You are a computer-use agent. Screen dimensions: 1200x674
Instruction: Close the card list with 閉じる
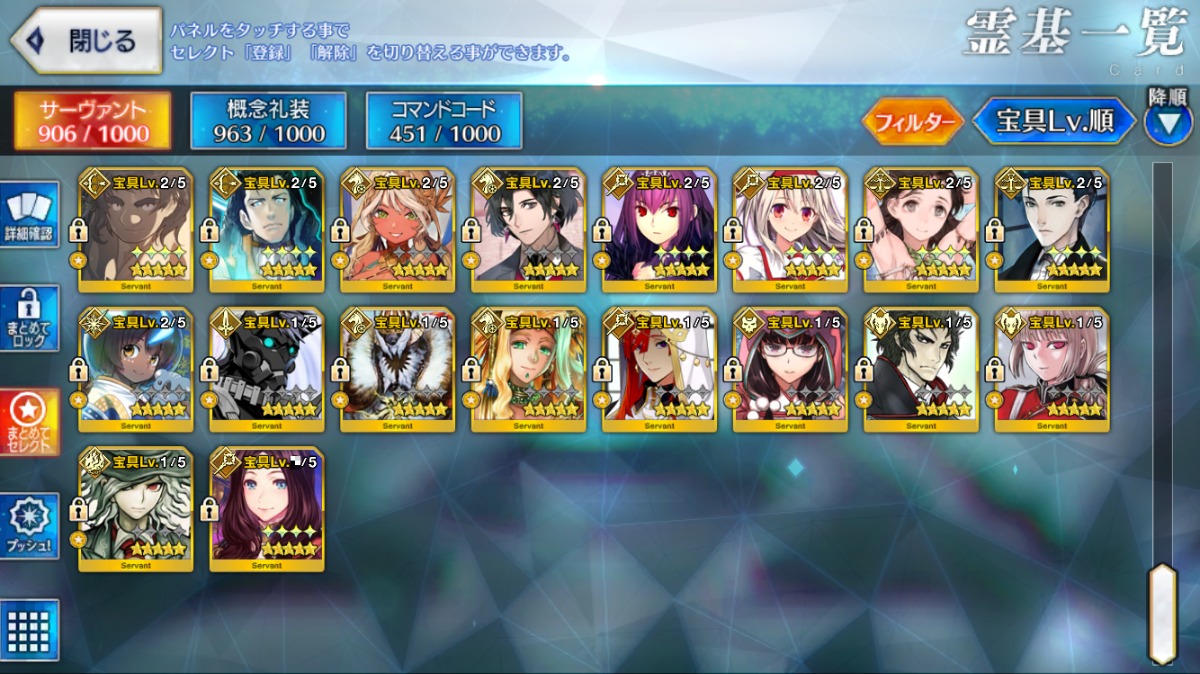[x=86, y=41]
